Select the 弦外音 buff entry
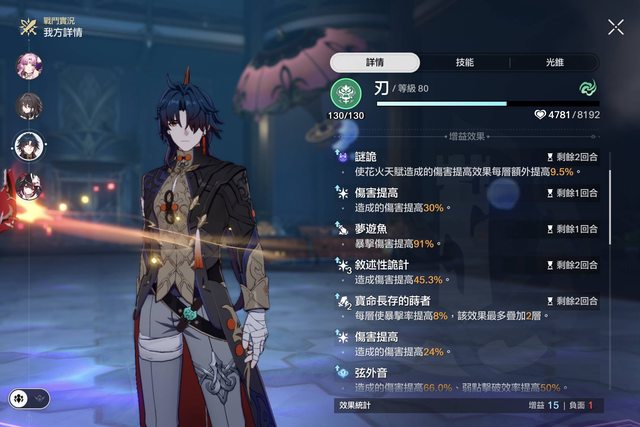This screenshot has width=640, height=427. pos(470,378)
